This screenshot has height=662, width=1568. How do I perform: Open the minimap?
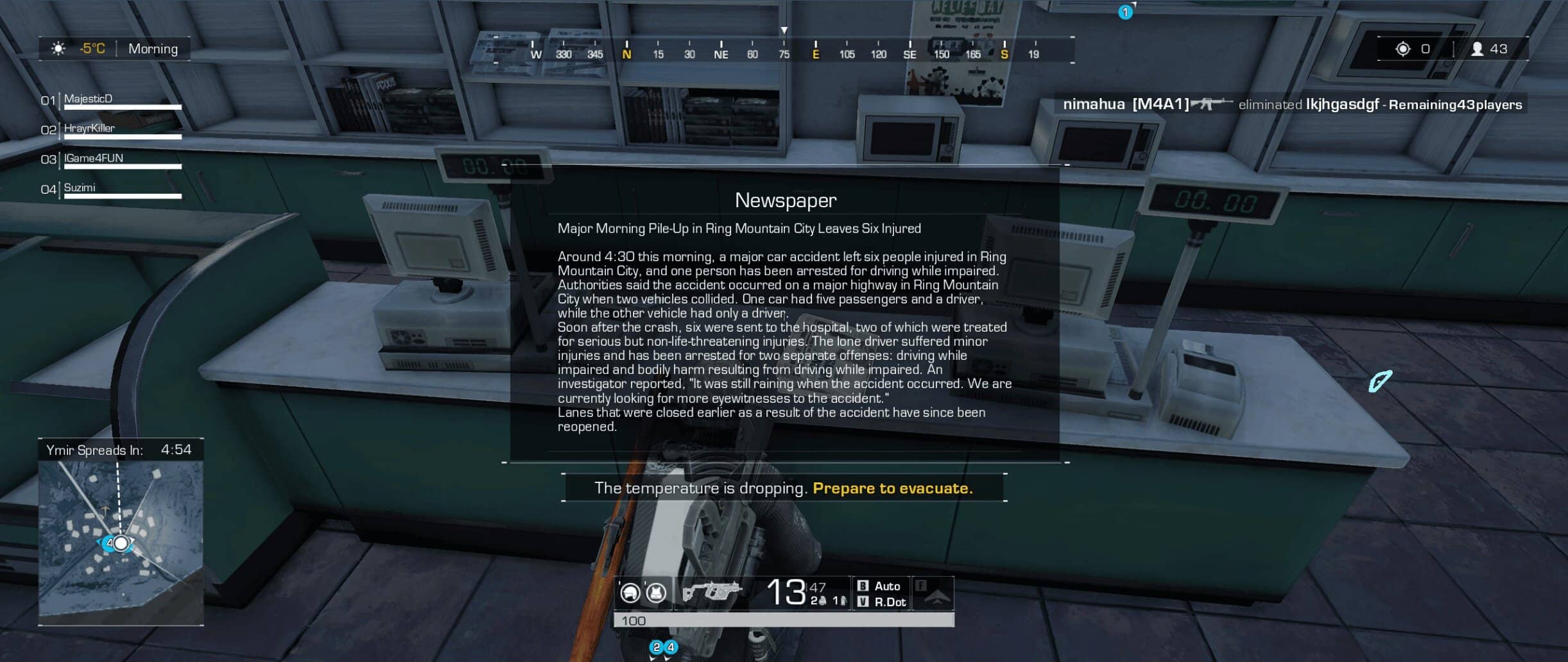click(121, 542)
